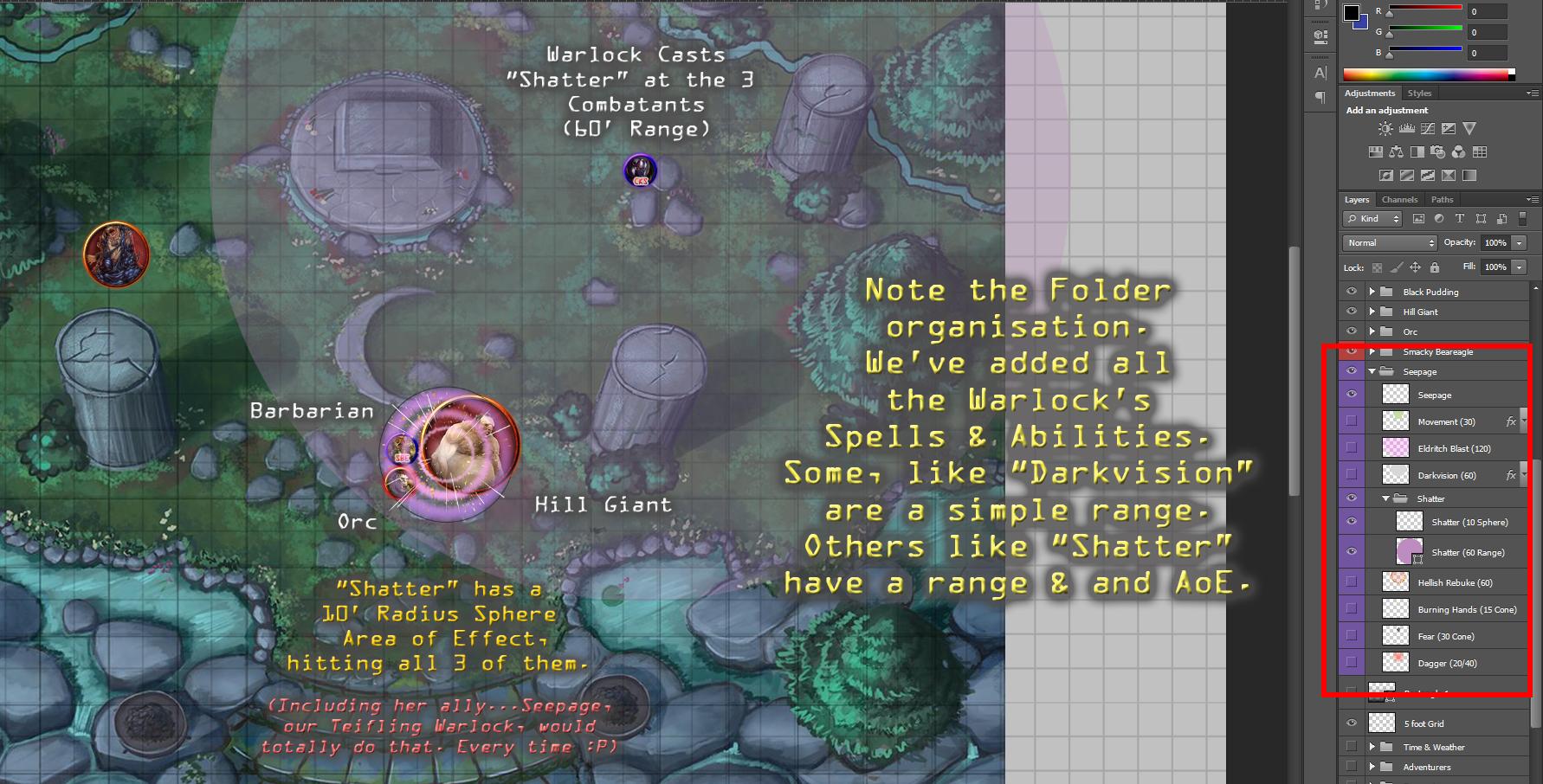Enable visibility of Burning Hands (15 Cone)
Viewport: 1543px width, 784px height.
[1352, 609]
